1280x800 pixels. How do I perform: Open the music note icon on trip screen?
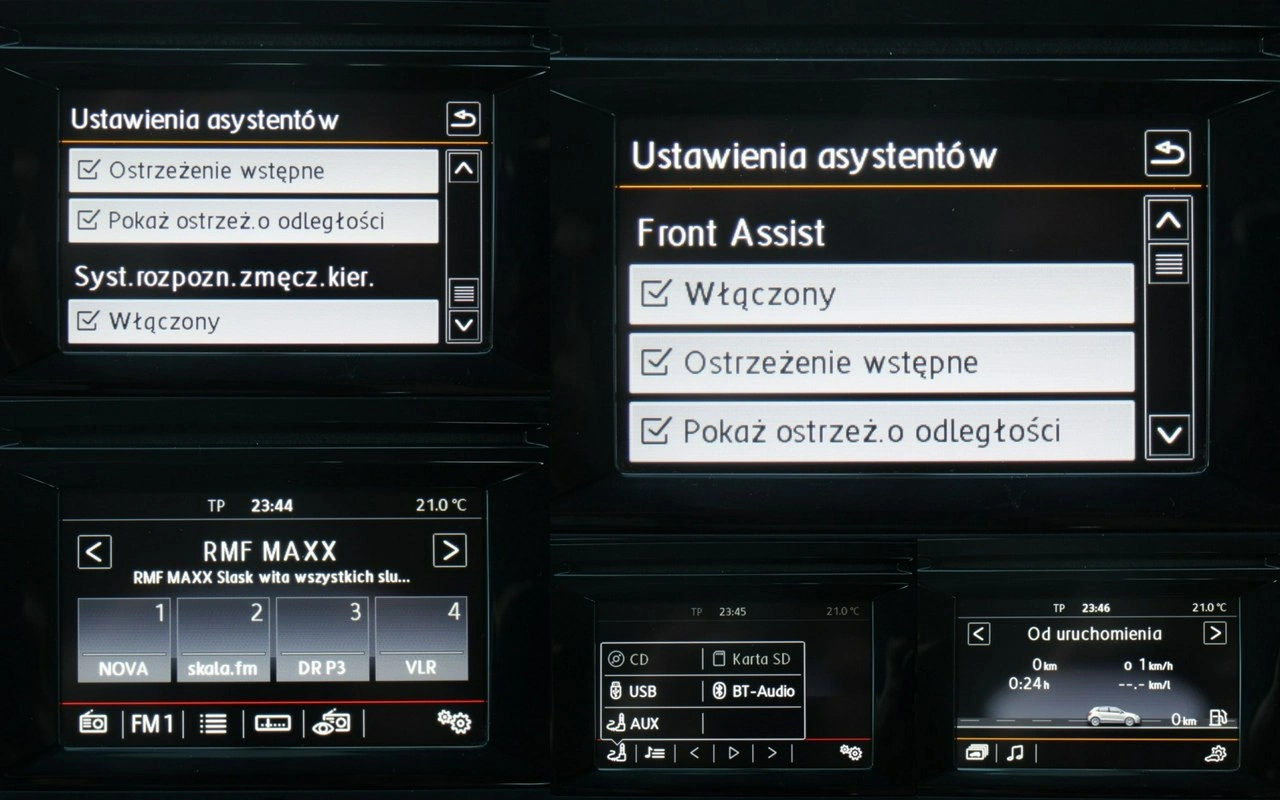tap(1015, 753)
